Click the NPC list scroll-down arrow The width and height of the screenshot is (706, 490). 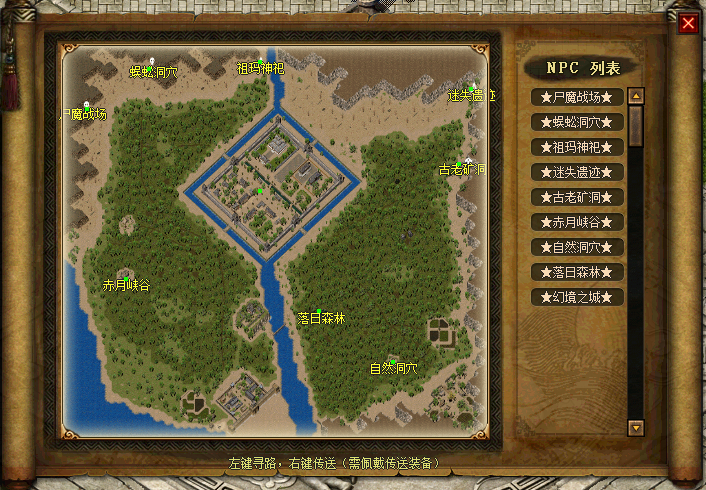pos(636,427)
